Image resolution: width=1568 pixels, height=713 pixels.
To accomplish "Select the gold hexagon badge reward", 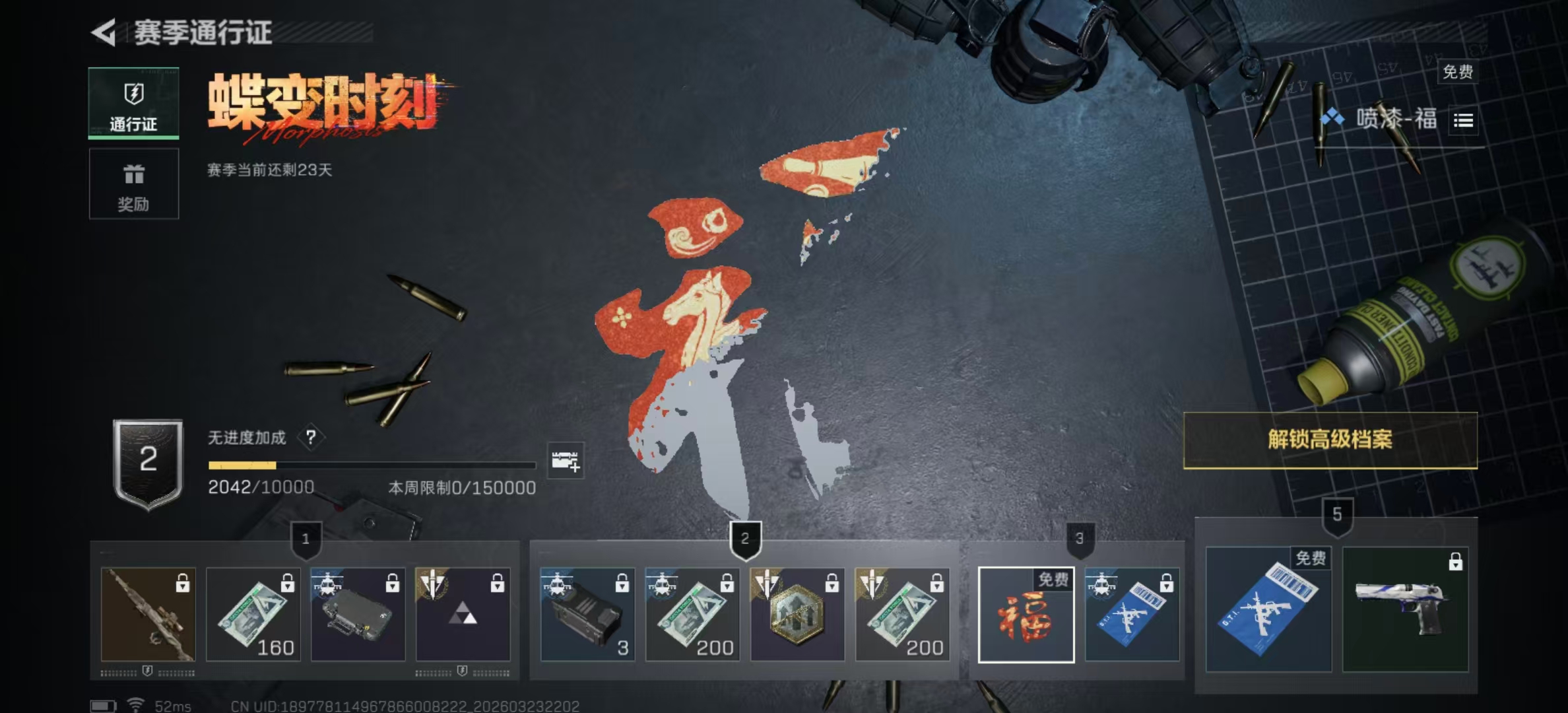I will 797,615.
